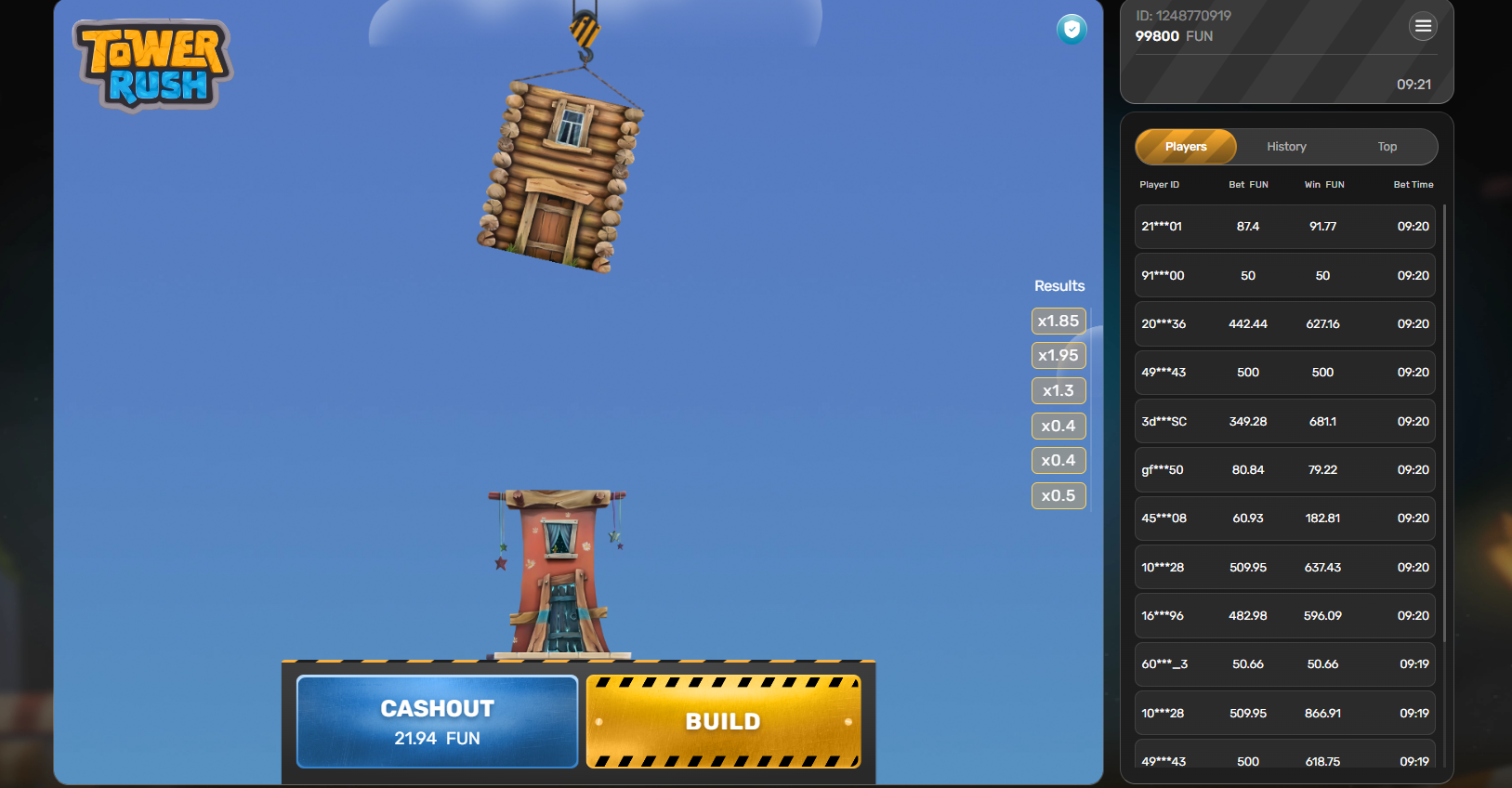The width and height of the screenshot is (1512, 788).
Task: Open the Top leaderboard tab
Action: coord(1387,146)
